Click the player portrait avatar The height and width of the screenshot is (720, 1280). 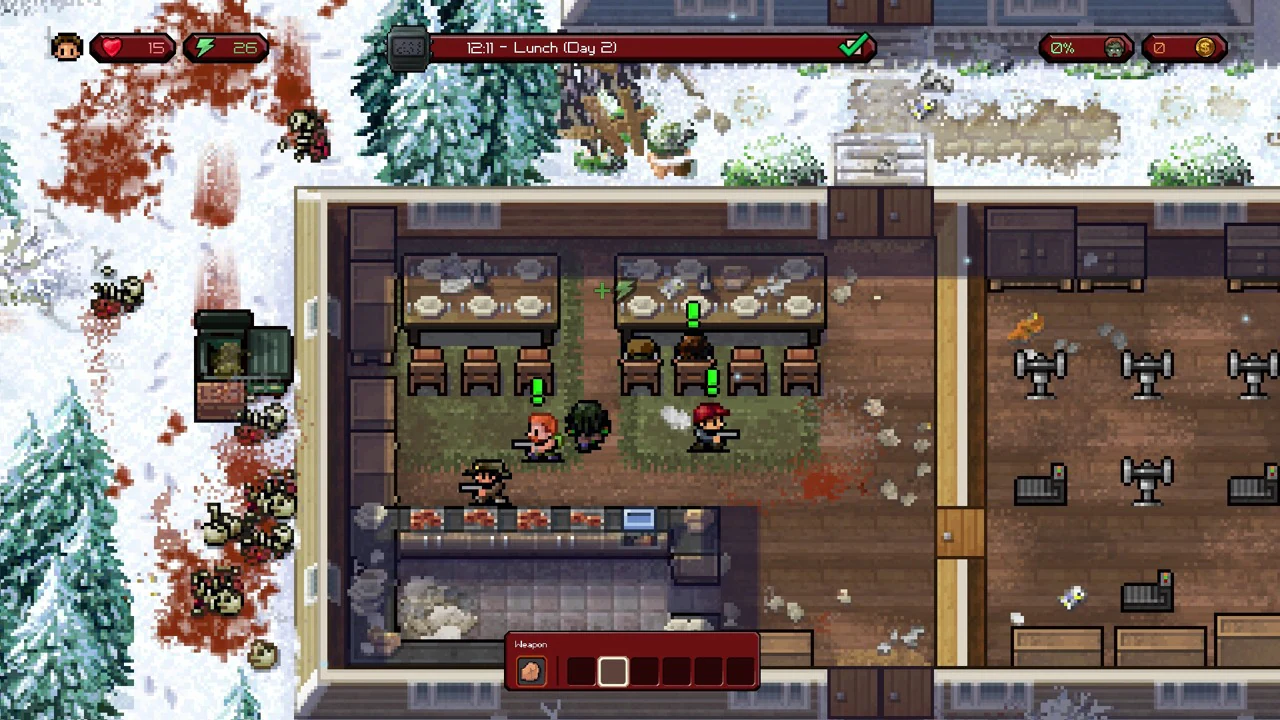(x=65, y=46)
